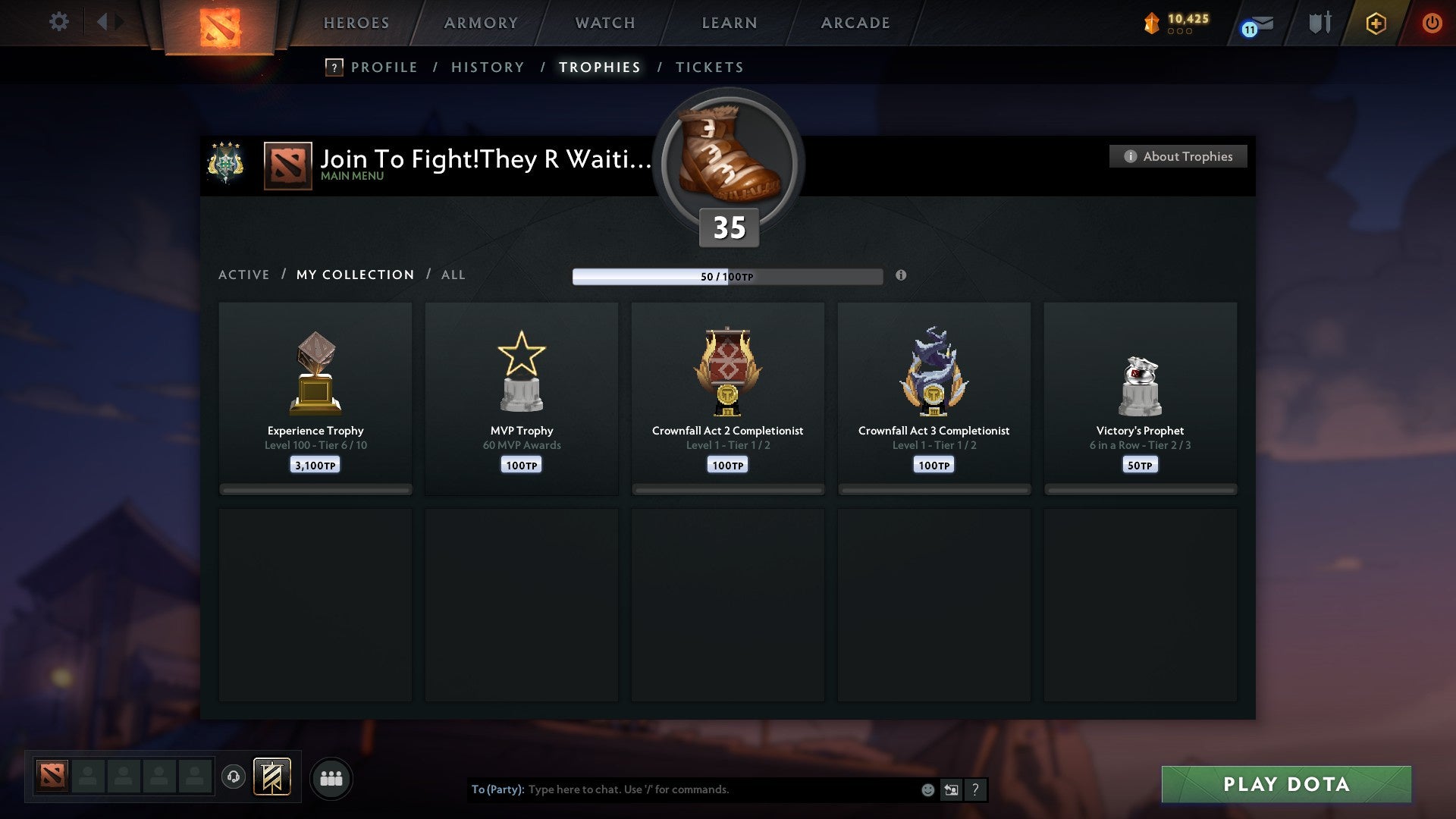This screenshot has width=1456, height=819.
Task: Toggle voice chat with the headset icon
Action: pos(233,777)
